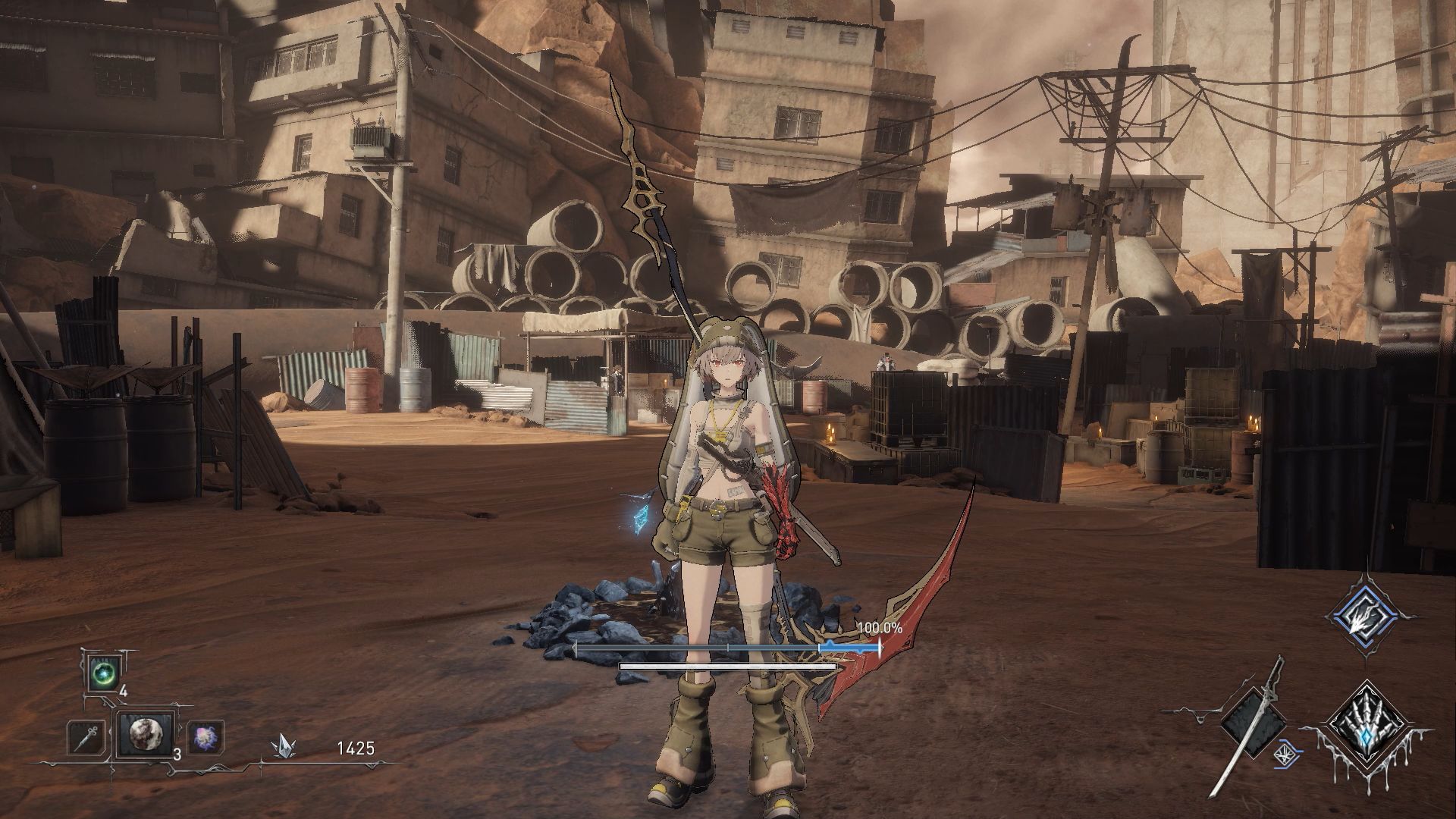Select the green orb item slot
This screenshot has height=819, width=1456.
(x=102, y=673)
